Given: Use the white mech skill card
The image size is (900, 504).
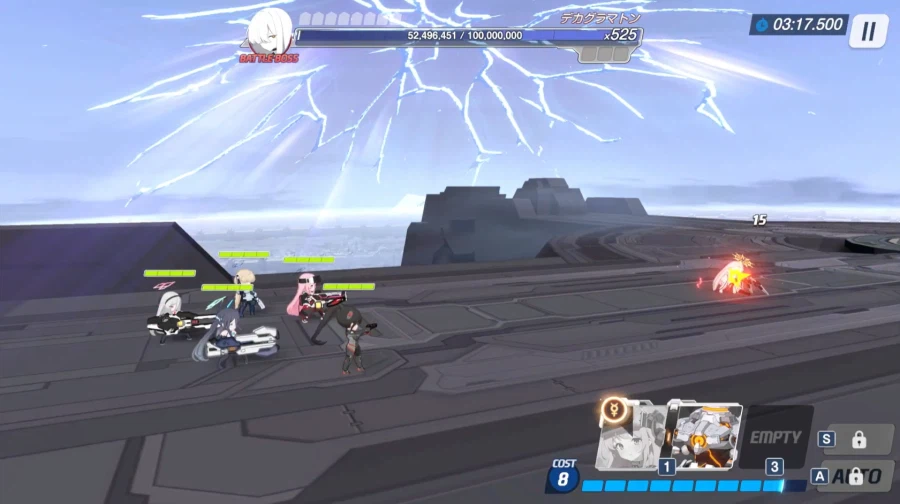Looking at the screenshot, I should (705, 436).
